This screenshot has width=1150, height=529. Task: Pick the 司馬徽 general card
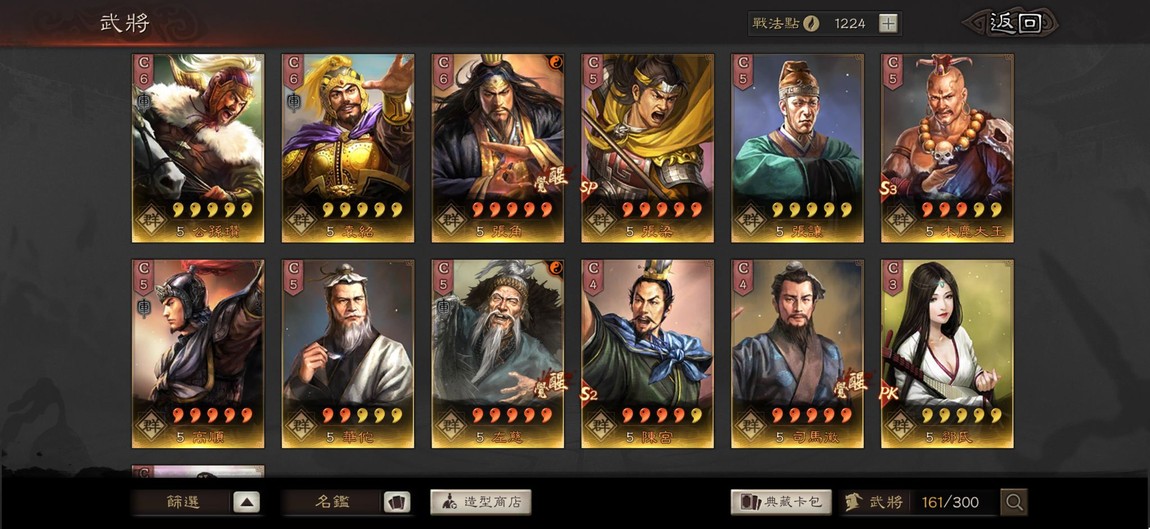pos(798,353)
